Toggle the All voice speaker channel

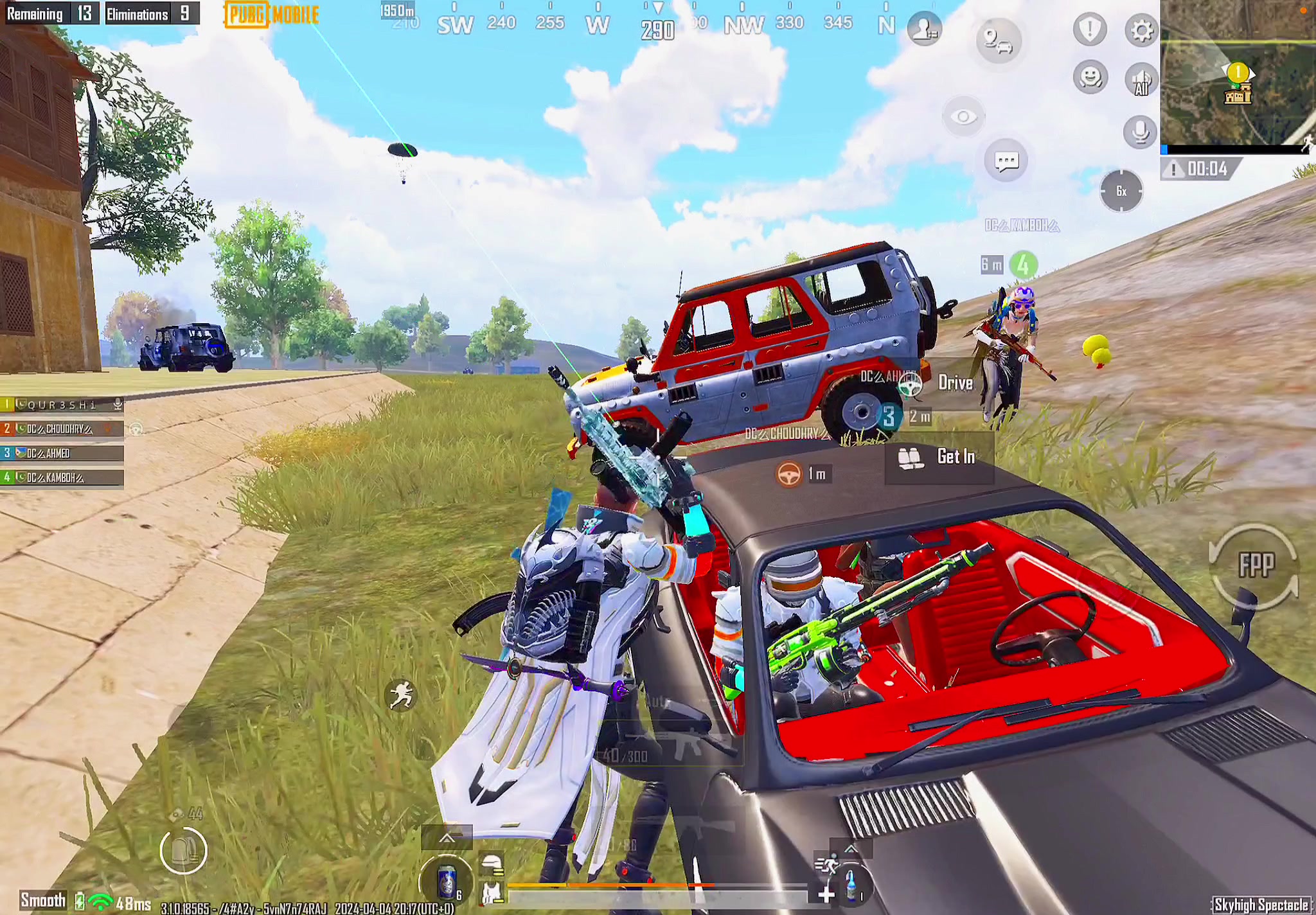(x=1141, y=80)
